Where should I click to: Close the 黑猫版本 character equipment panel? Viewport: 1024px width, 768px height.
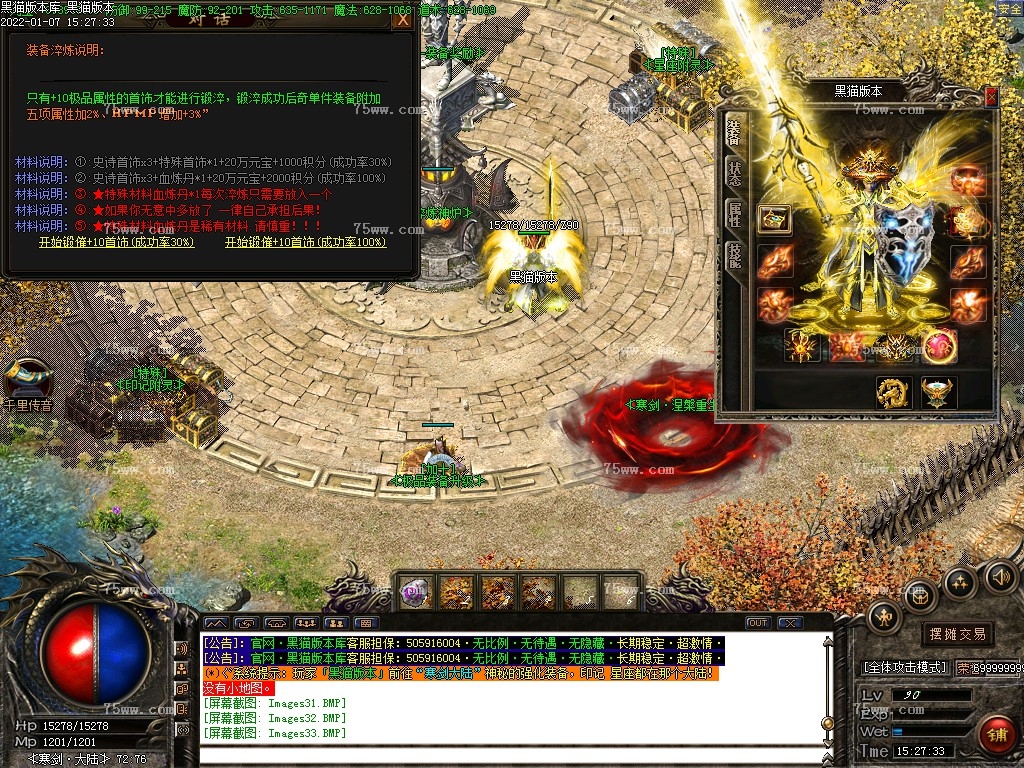tap(991, 96)
